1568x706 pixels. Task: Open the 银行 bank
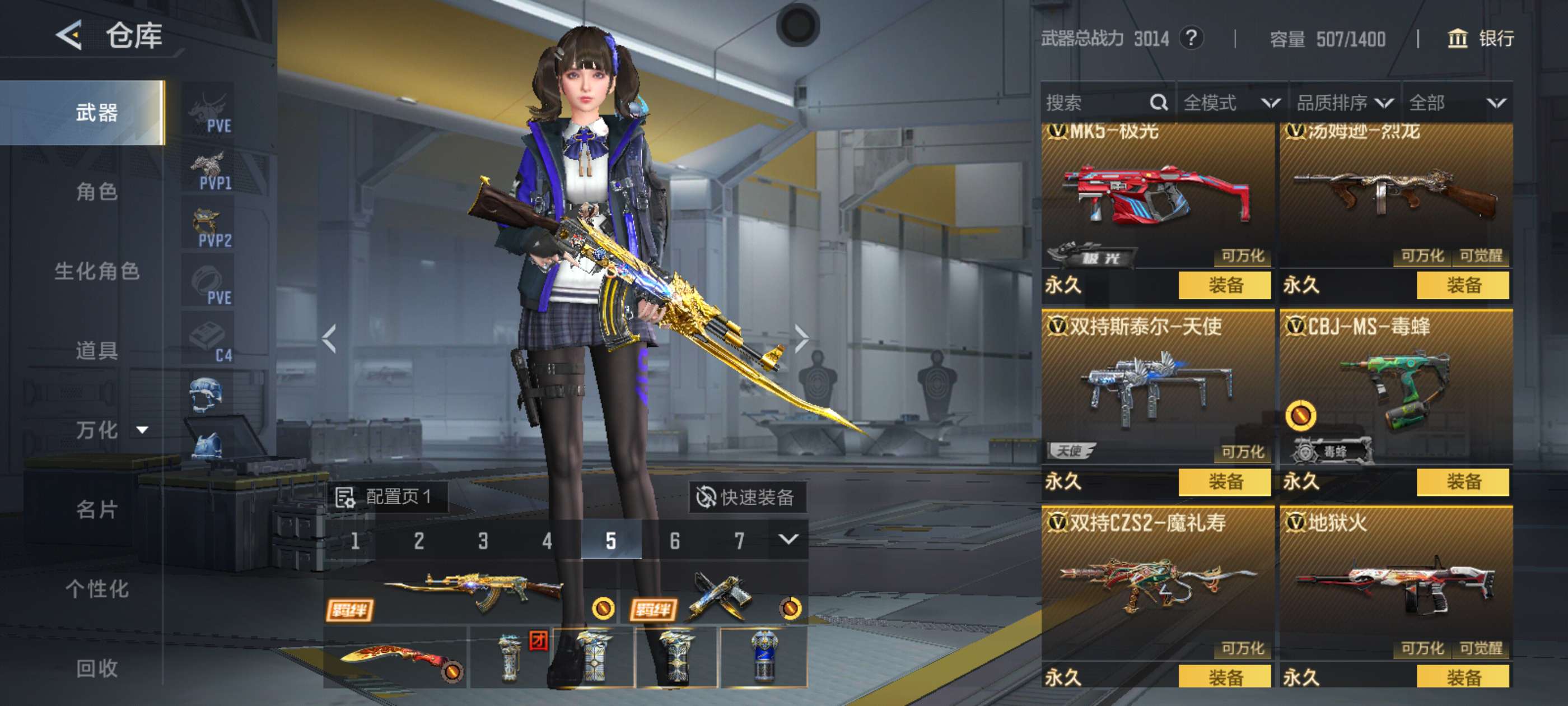1480,39
